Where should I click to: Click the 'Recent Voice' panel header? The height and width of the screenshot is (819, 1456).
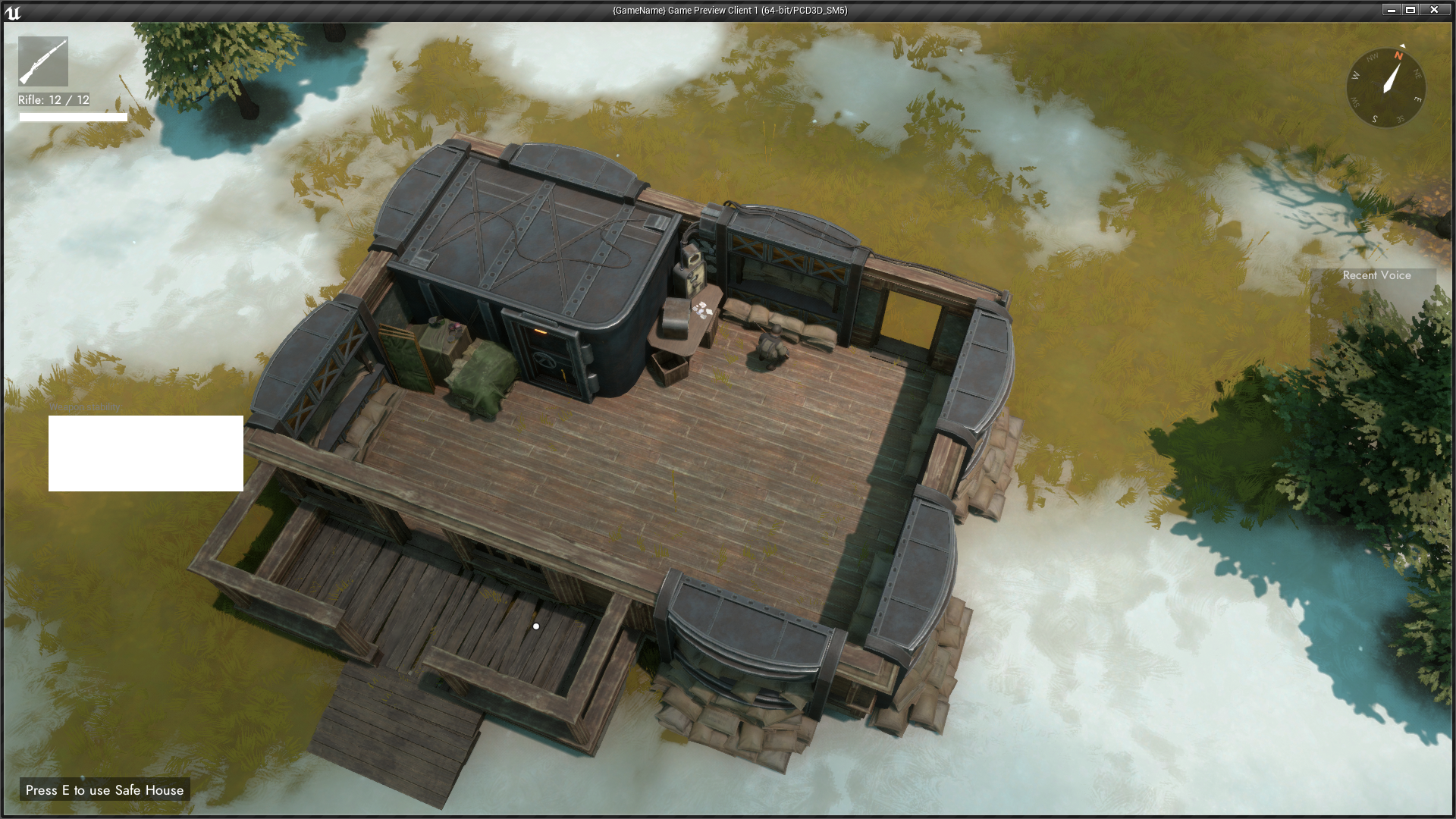click(x=1376, y=275)
